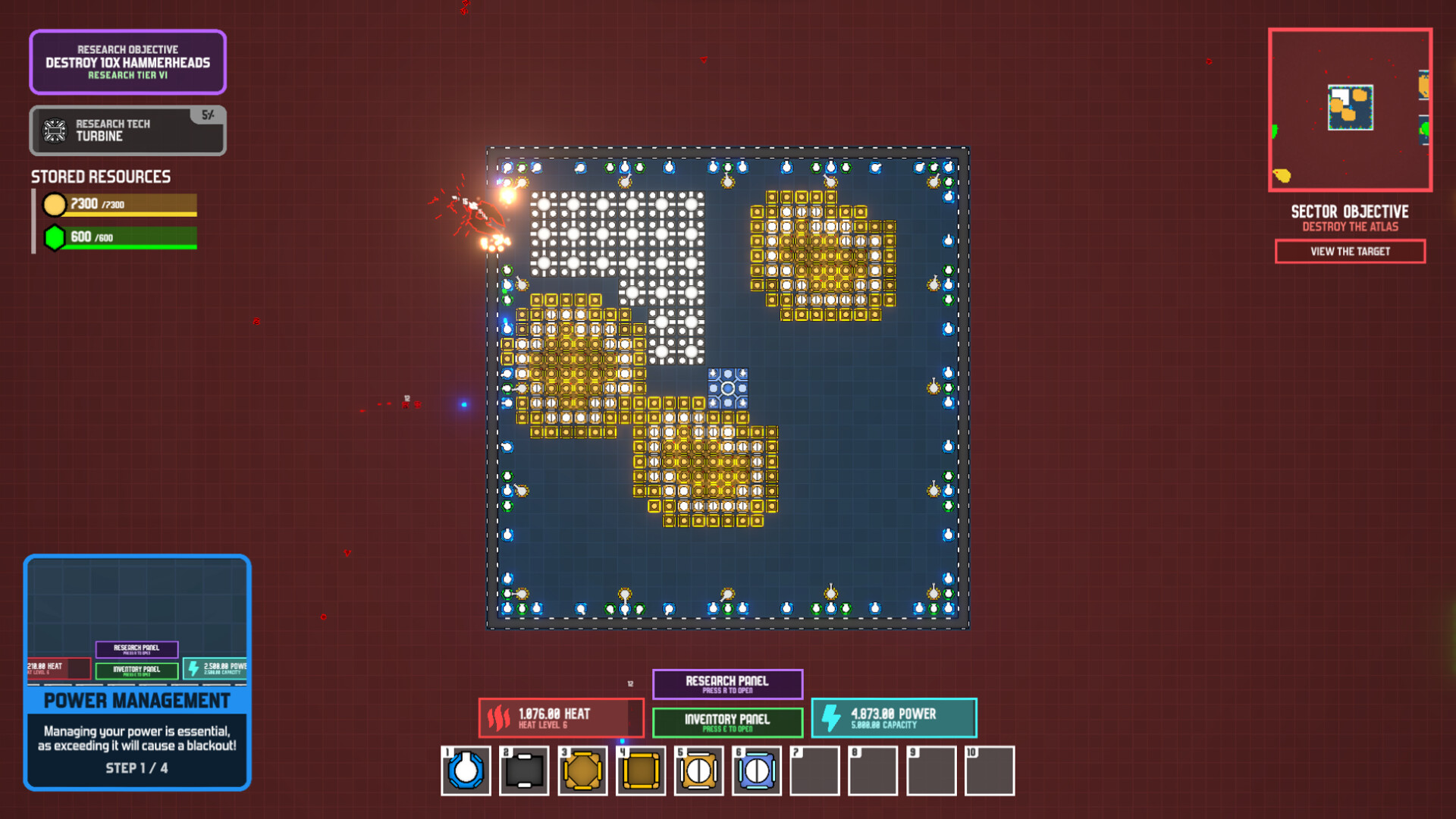The height and width of the screenshot is (819, 1456).
Task: Click the Destroy 10x Hammerheads objective banner
Action: pyautogui.click(x=127, y=62)
